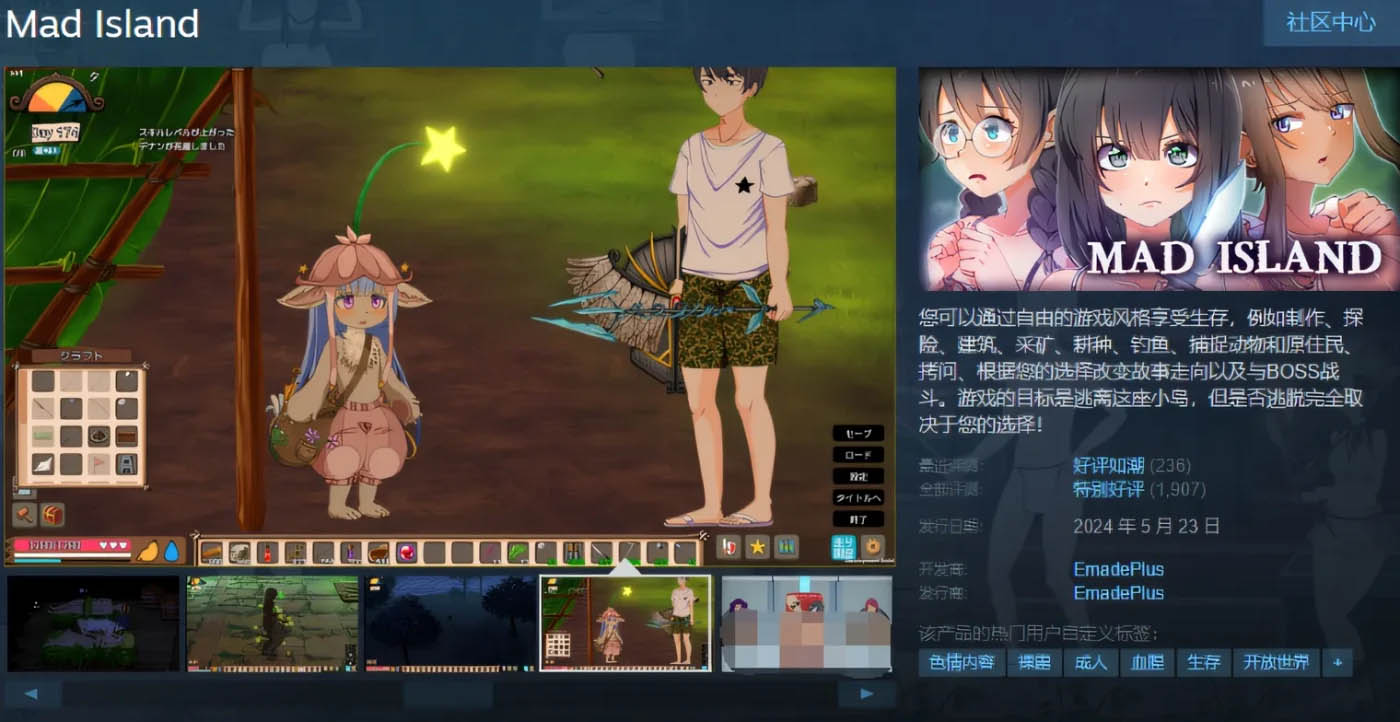Viewport: 1400px width, 722px height.
Task: Click the EmadePlus developer link
Action: (1120, 568)
